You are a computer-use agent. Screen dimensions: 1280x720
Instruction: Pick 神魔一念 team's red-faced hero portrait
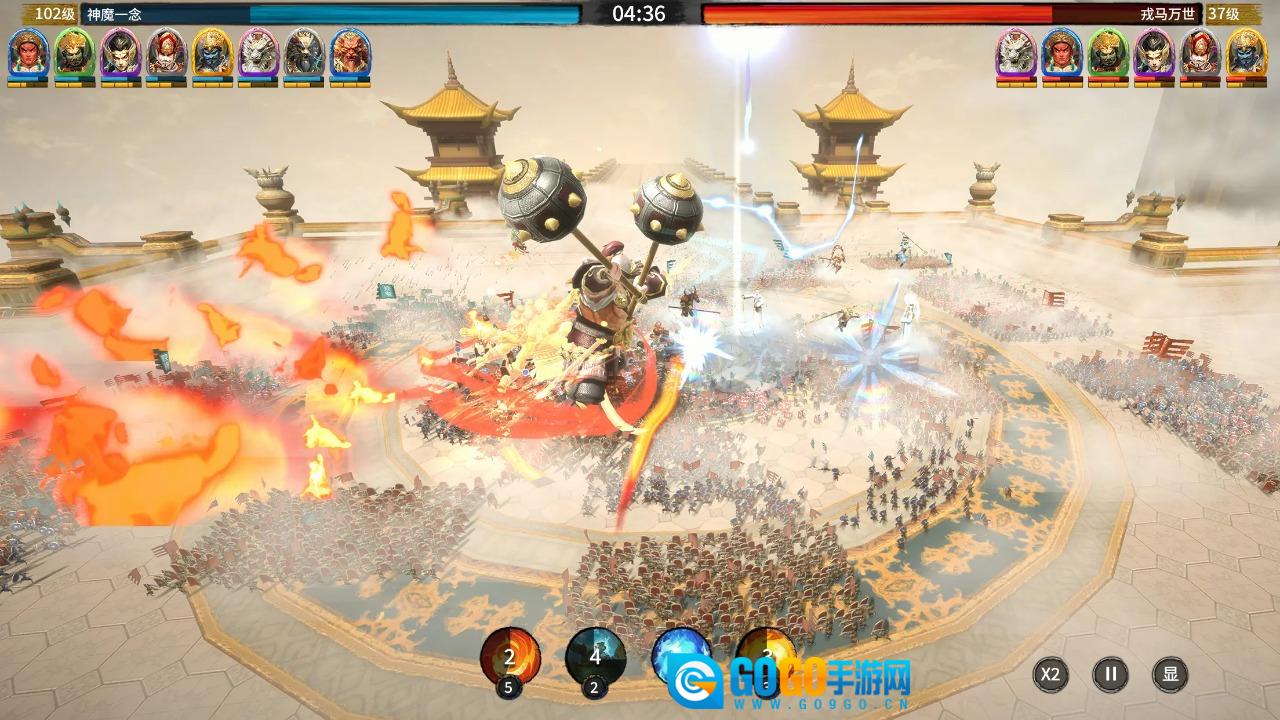click(x=28, y=53)
